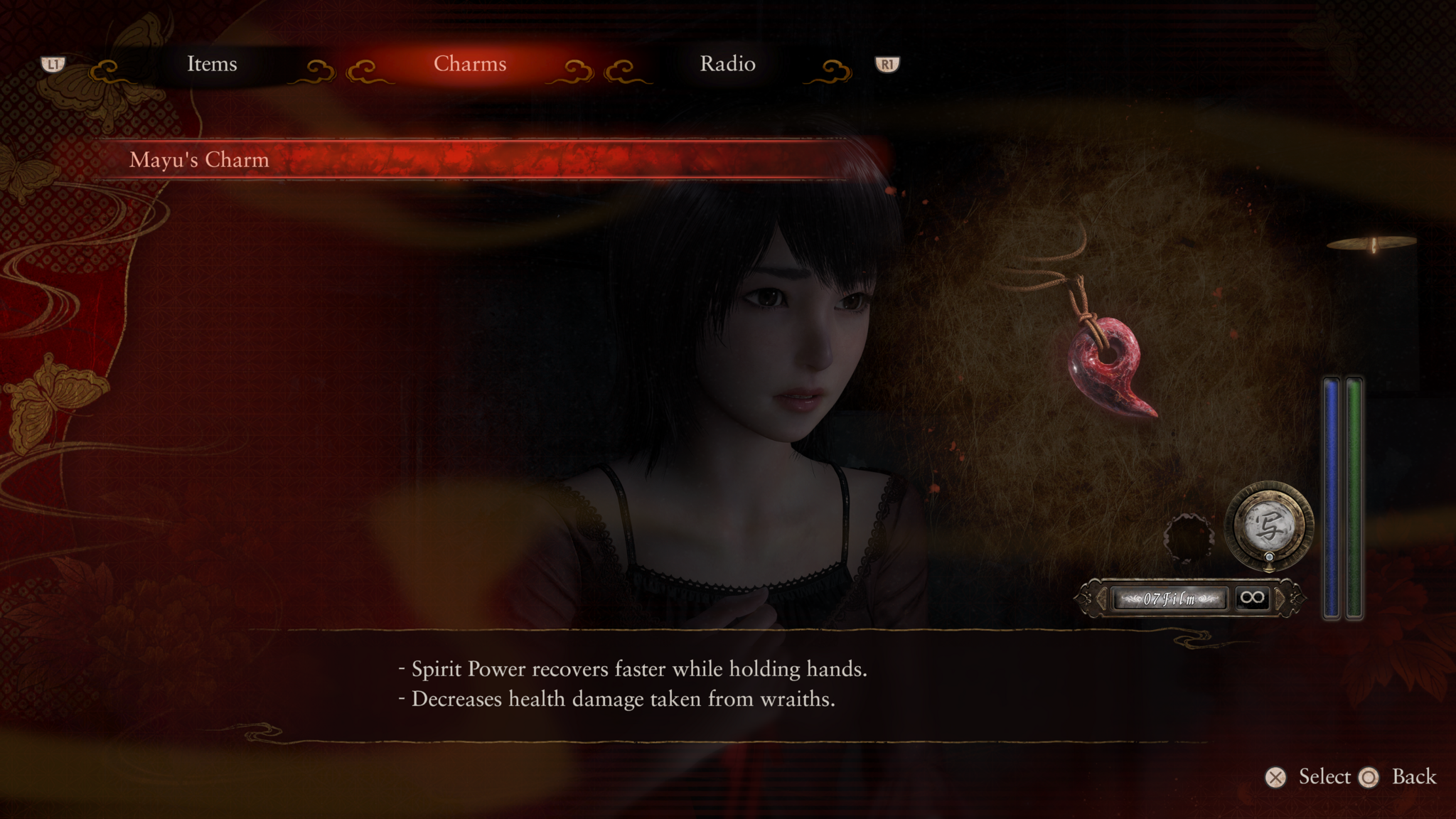The width and height of the screenshot is (1456, 819).
Task: Open the Radio tab
Action: (727, 65)
